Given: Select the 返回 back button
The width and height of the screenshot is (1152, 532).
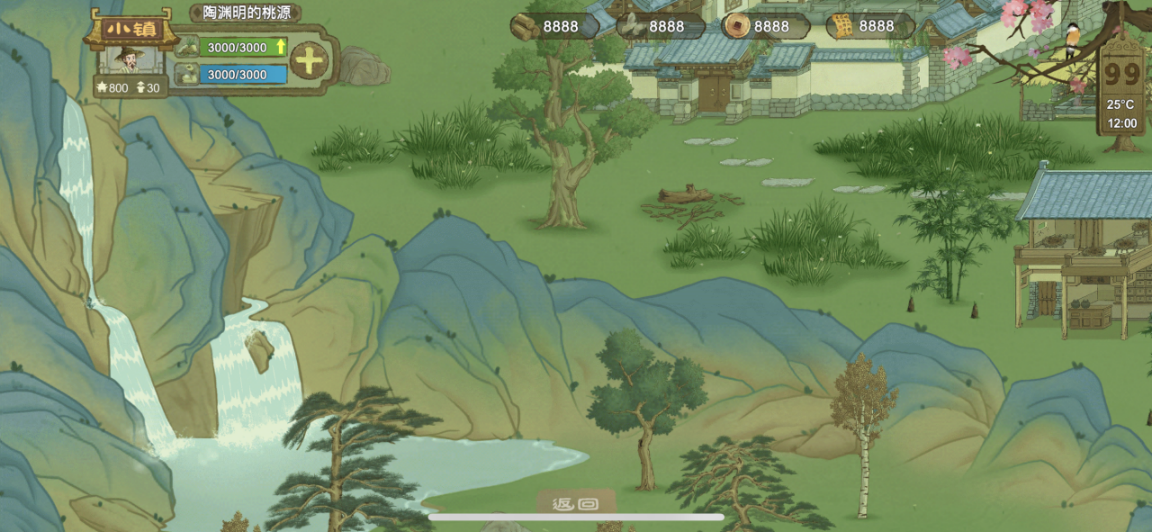Looking at the screenshot, I should (575, 504).
